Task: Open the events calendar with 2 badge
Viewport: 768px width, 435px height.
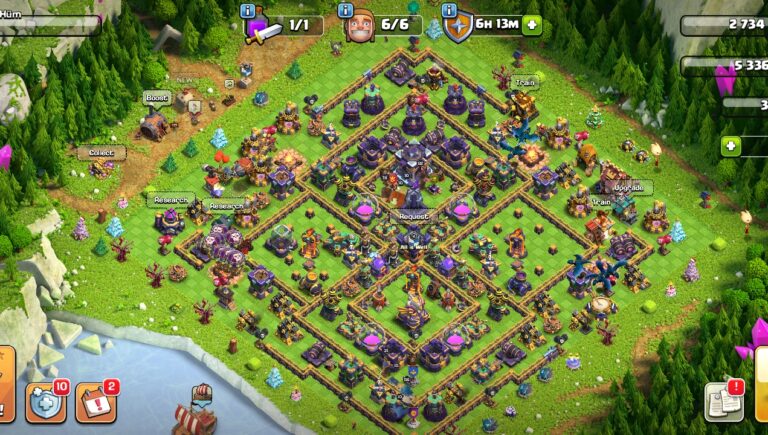Action: [95, 401]
